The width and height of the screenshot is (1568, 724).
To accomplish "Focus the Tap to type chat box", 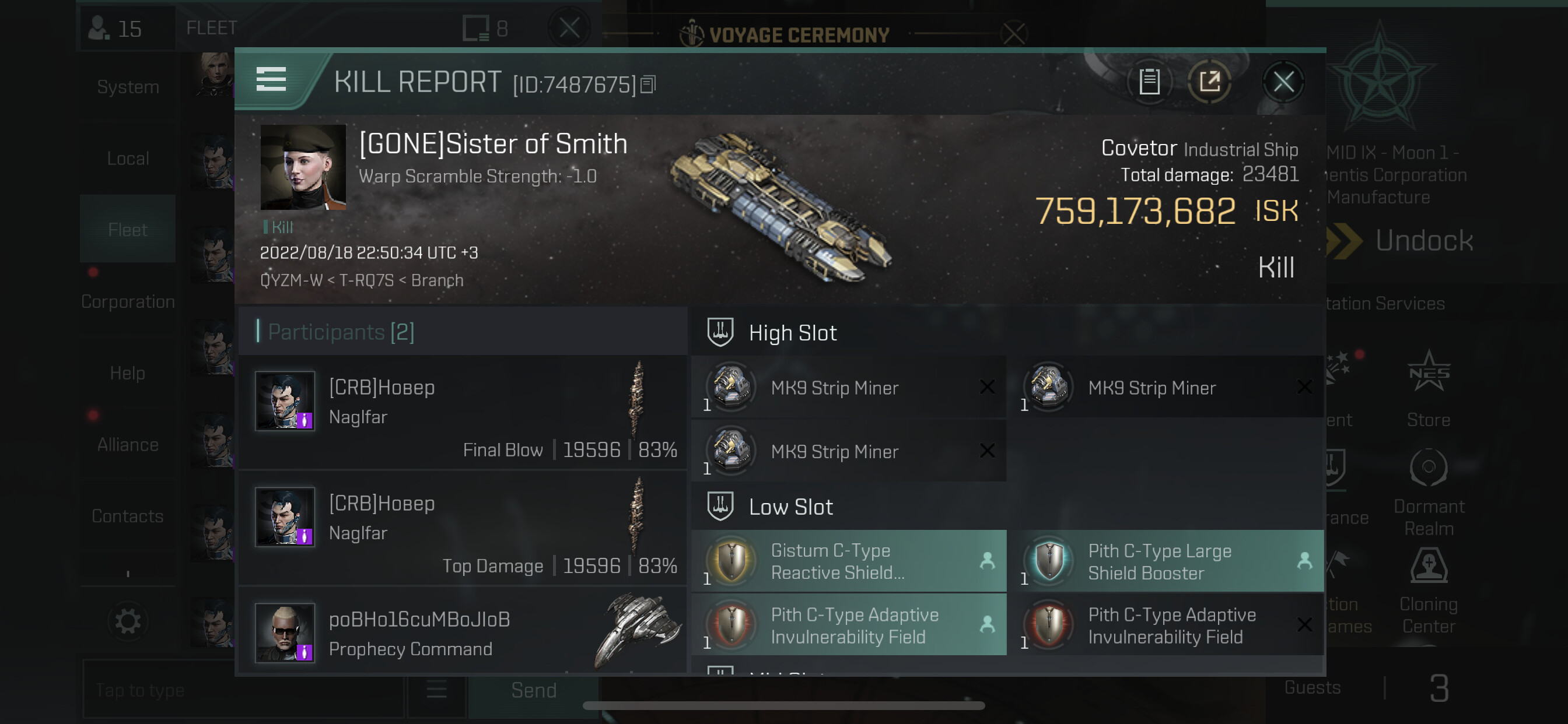I will [x=243, y=691].
